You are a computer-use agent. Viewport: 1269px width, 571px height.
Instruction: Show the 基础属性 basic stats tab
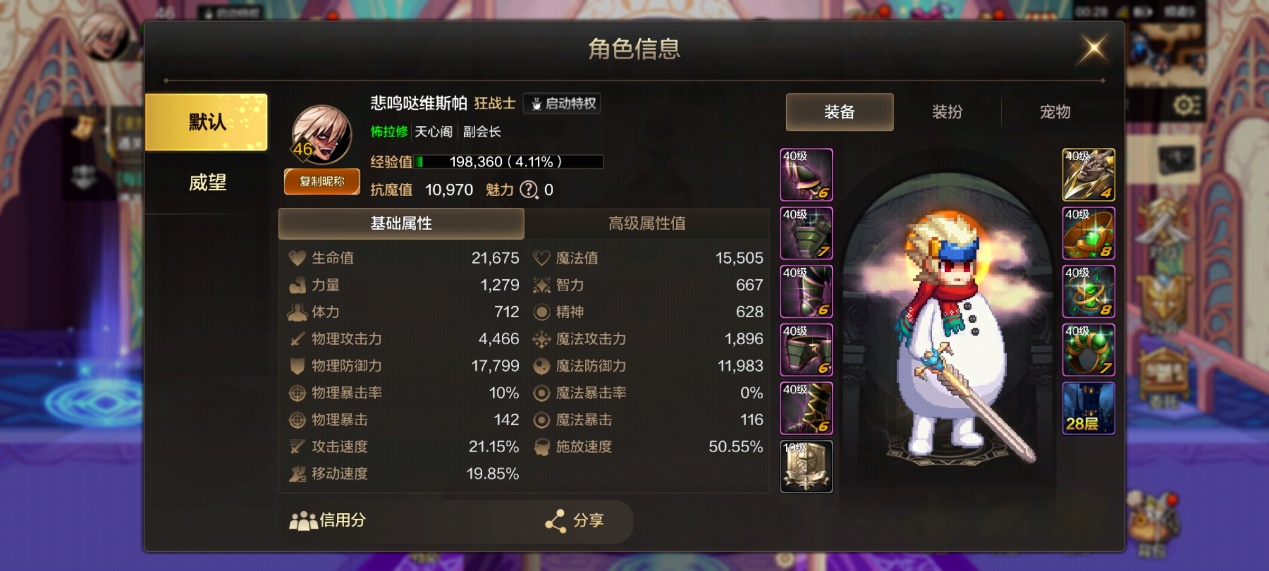click(401, 223)
